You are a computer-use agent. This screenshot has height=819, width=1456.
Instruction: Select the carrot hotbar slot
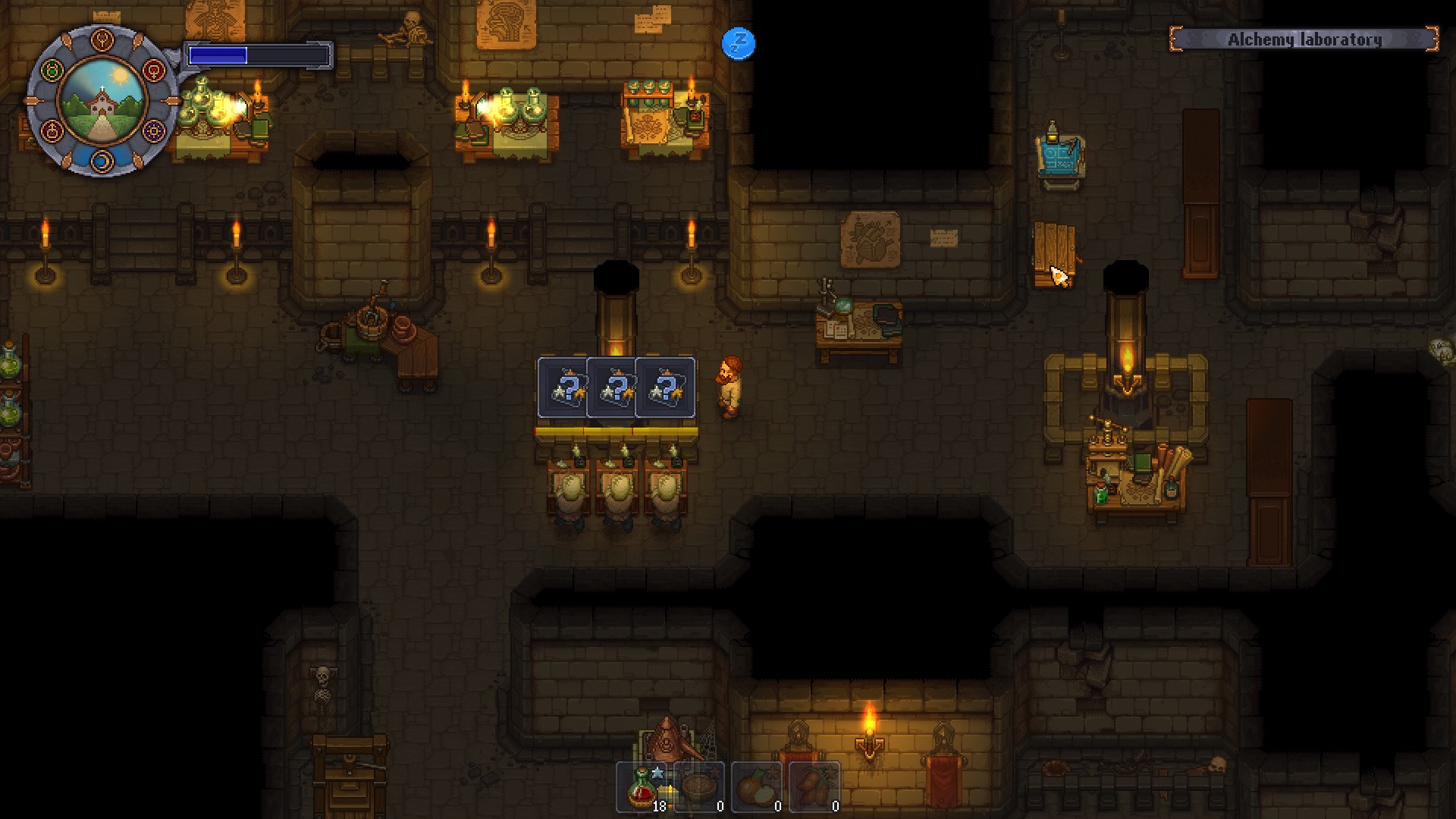[814, 787]
